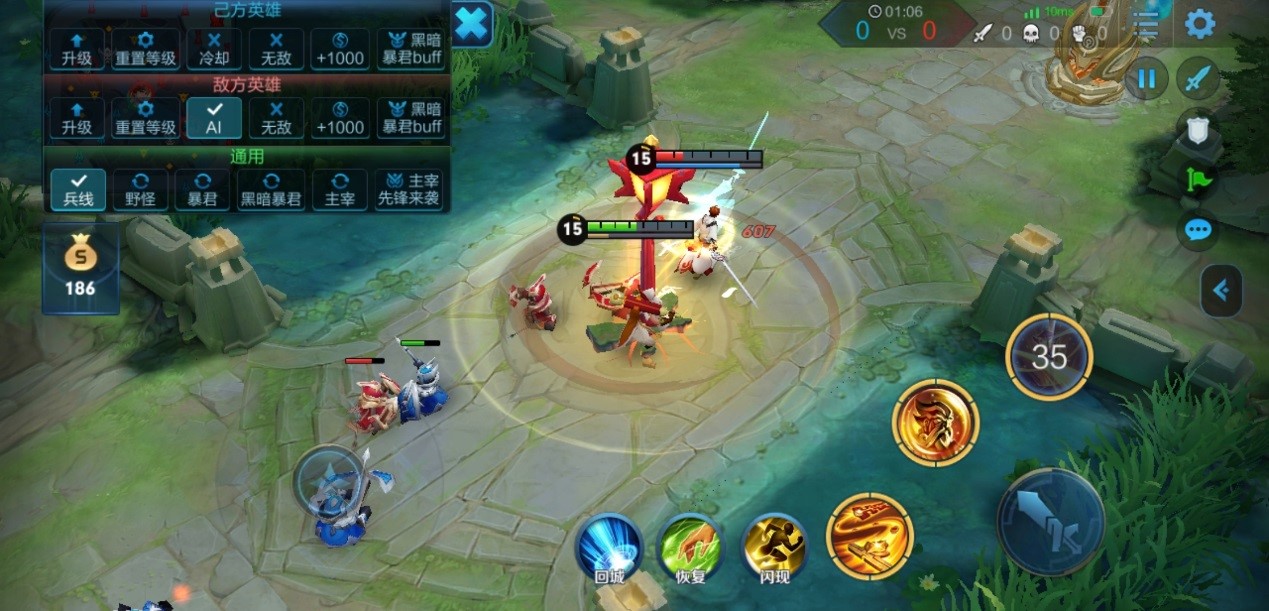Cast the 闪现 flash spell
The image size is (1269, 611).
(774, 550)
